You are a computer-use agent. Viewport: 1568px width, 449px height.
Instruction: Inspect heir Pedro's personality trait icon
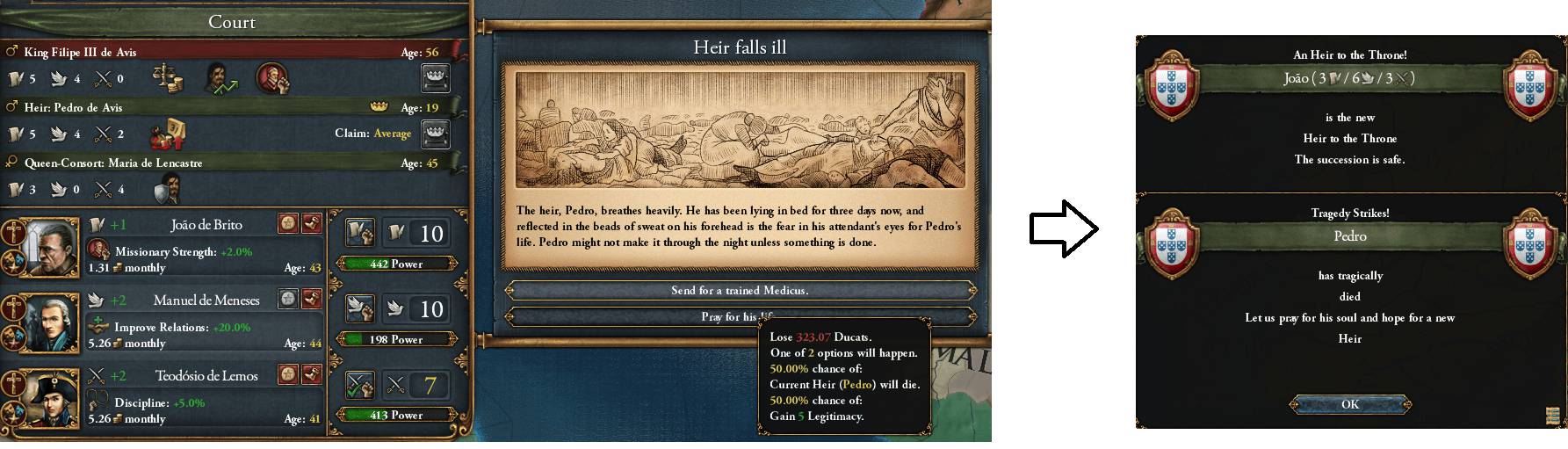(x=167, y=134)
